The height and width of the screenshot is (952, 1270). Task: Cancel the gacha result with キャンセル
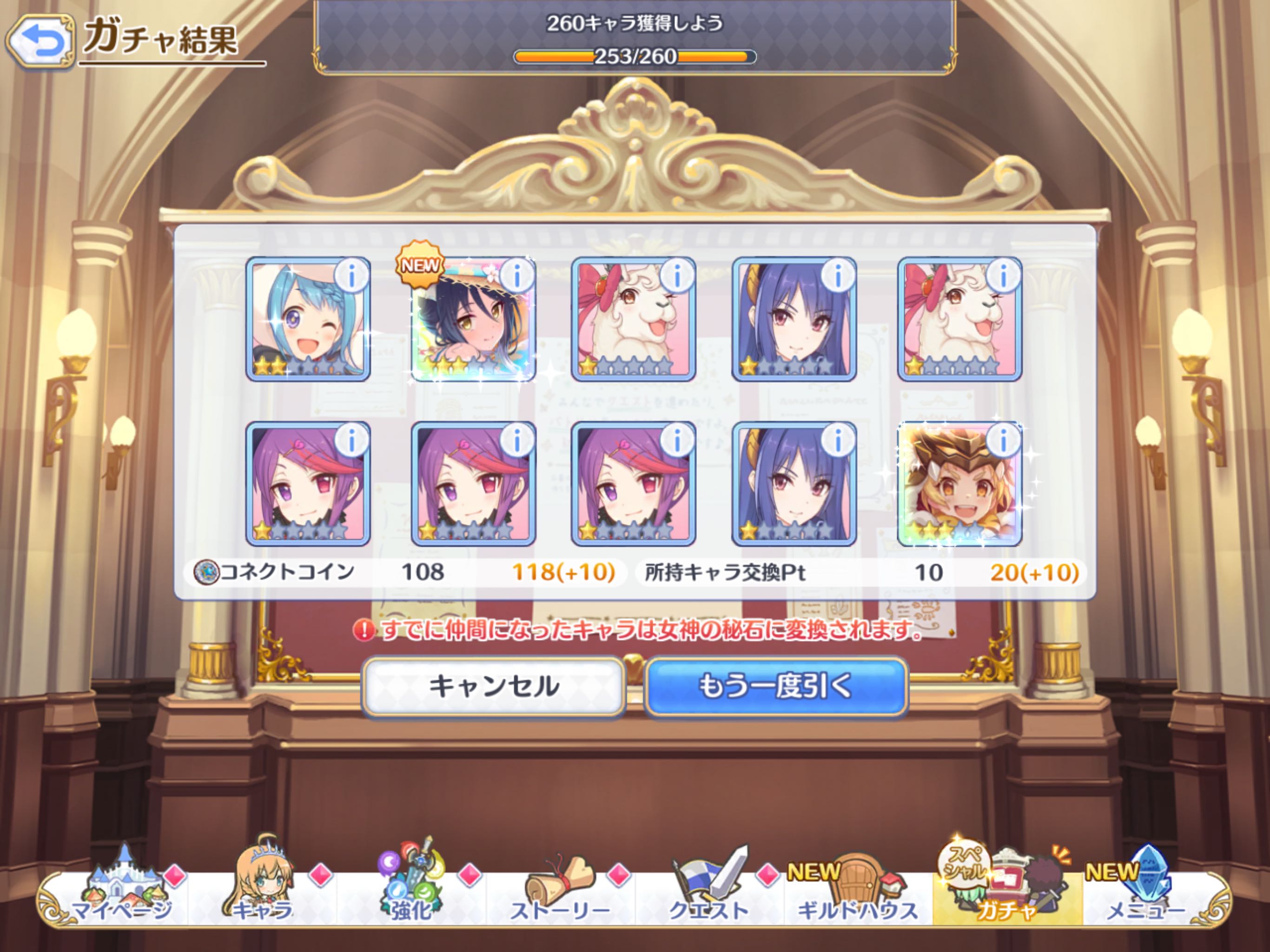point(493,687)
